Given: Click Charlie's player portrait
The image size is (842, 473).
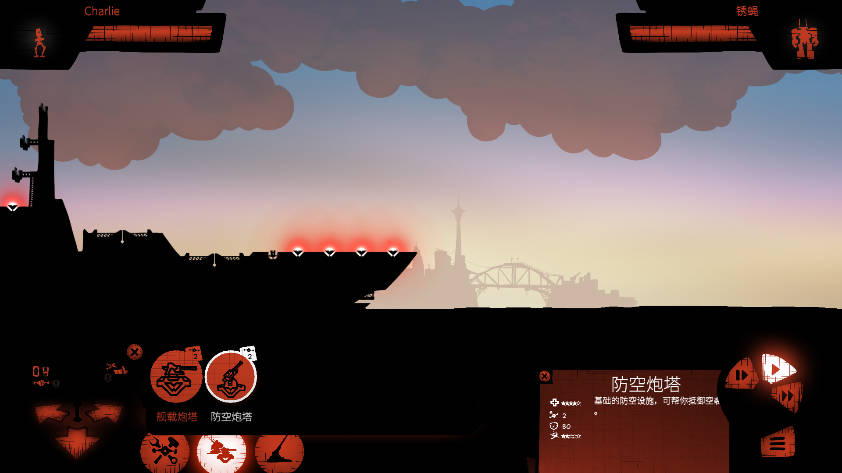Looking at the screenshot, I should point(40,41).
